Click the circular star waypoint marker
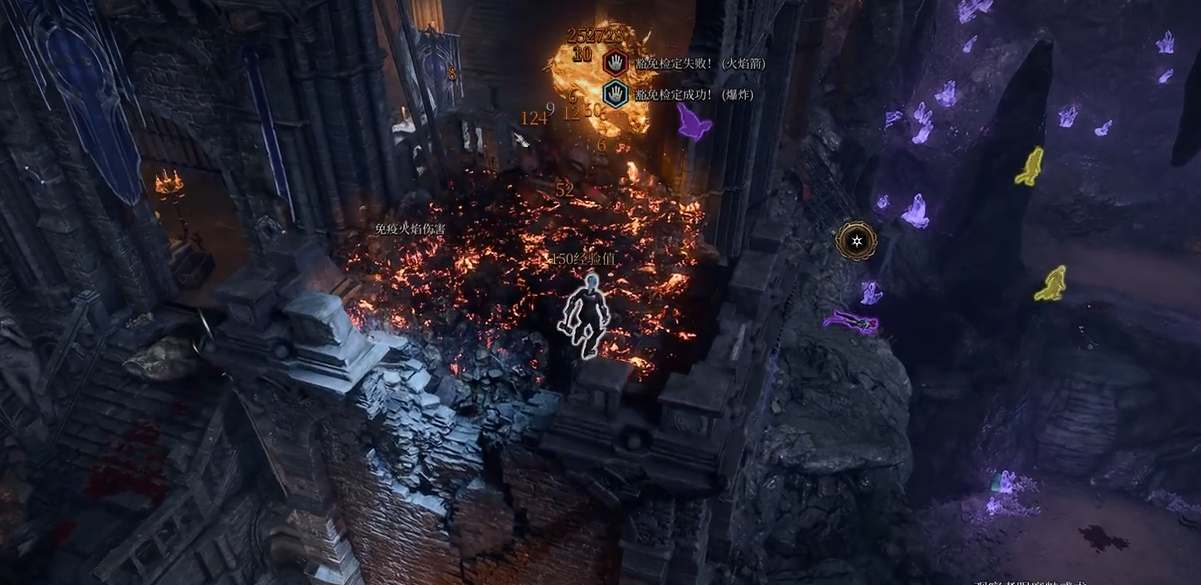This screenshot has width=1201, height=585. 856,240
